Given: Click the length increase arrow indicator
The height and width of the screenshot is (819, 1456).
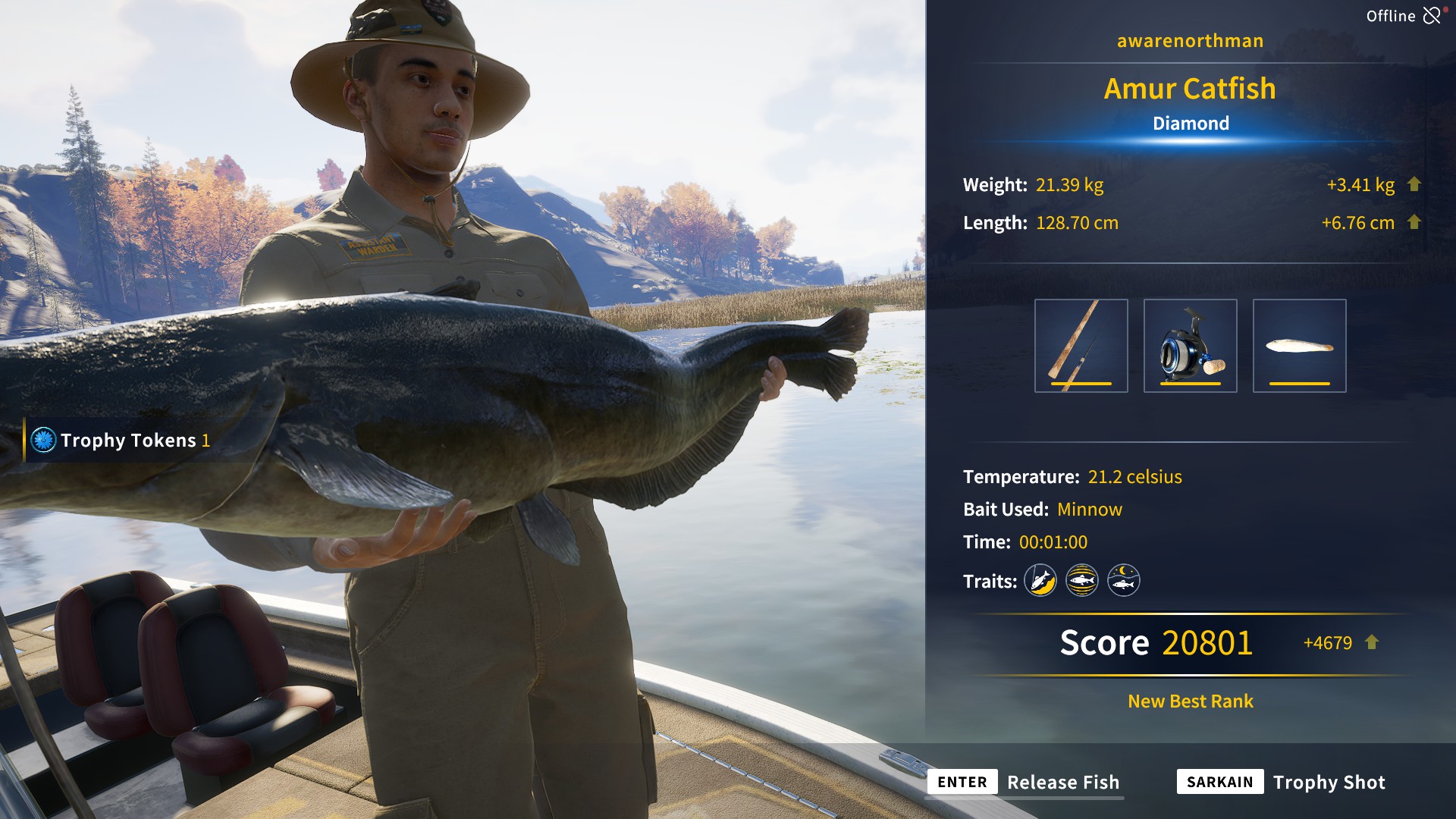Looking at the screenshot, I should tap(1414, 222).
